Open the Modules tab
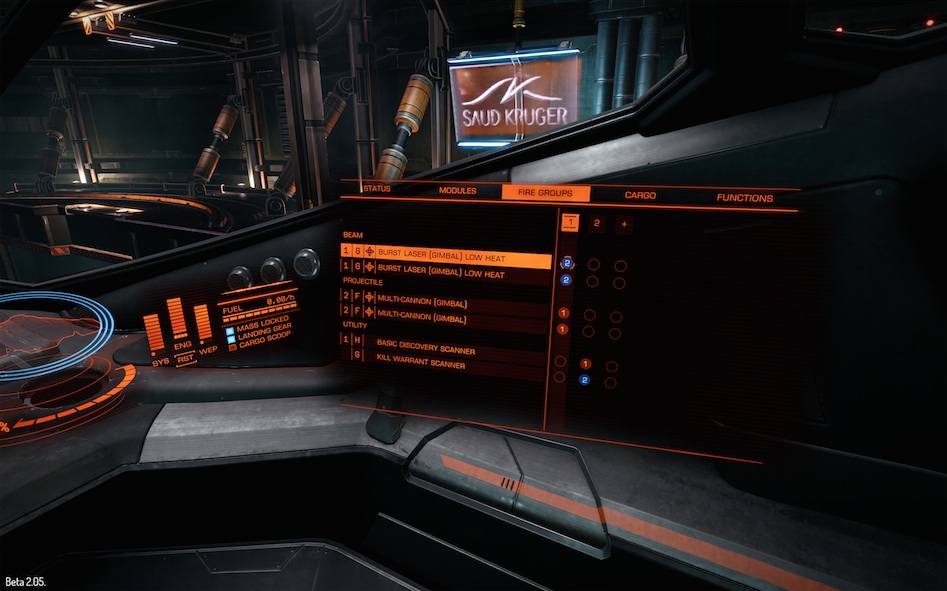947x591 pixels. click(457, 191)
